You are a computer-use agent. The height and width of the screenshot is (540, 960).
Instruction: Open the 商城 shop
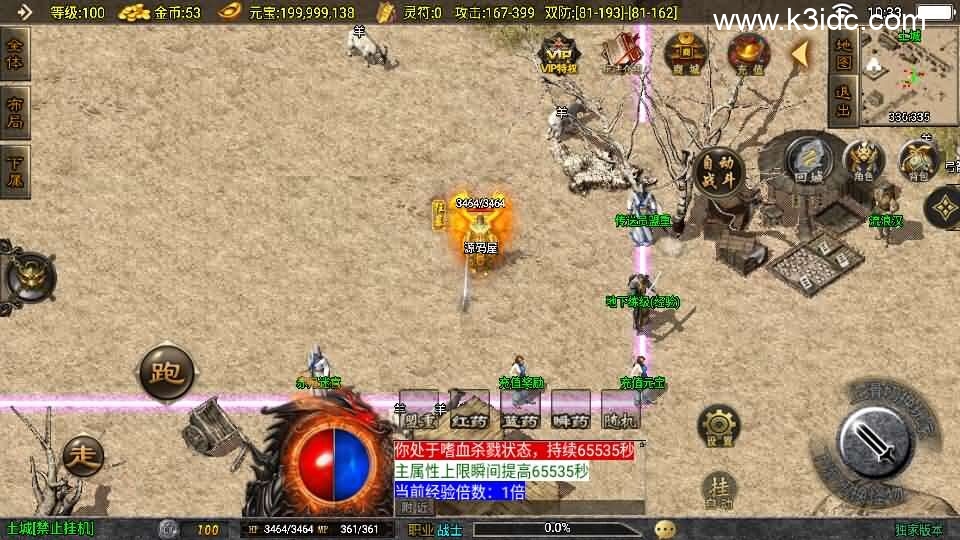click(x=685, y=53)
